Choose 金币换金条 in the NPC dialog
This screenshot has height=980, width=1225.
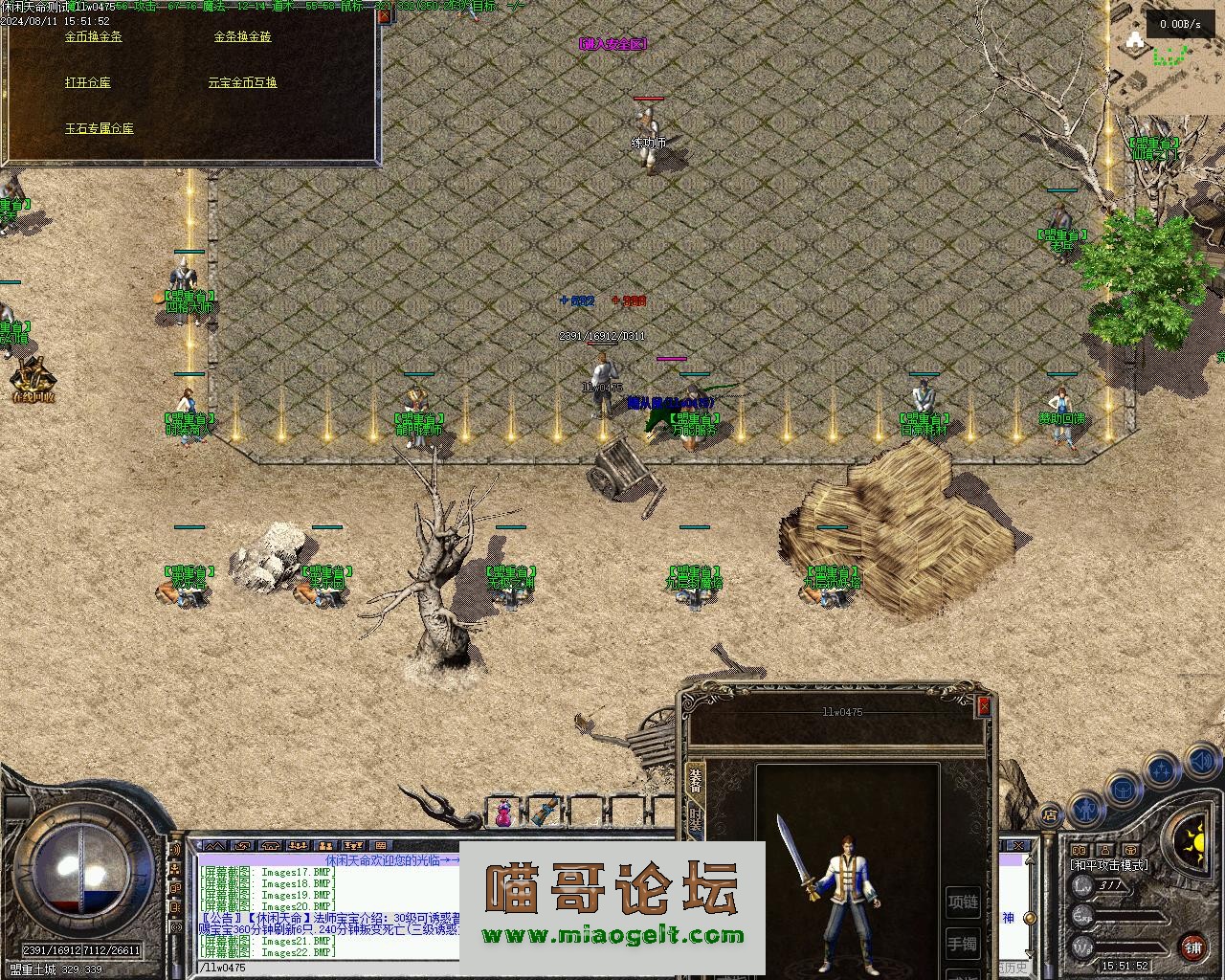[x=94, y=36]
